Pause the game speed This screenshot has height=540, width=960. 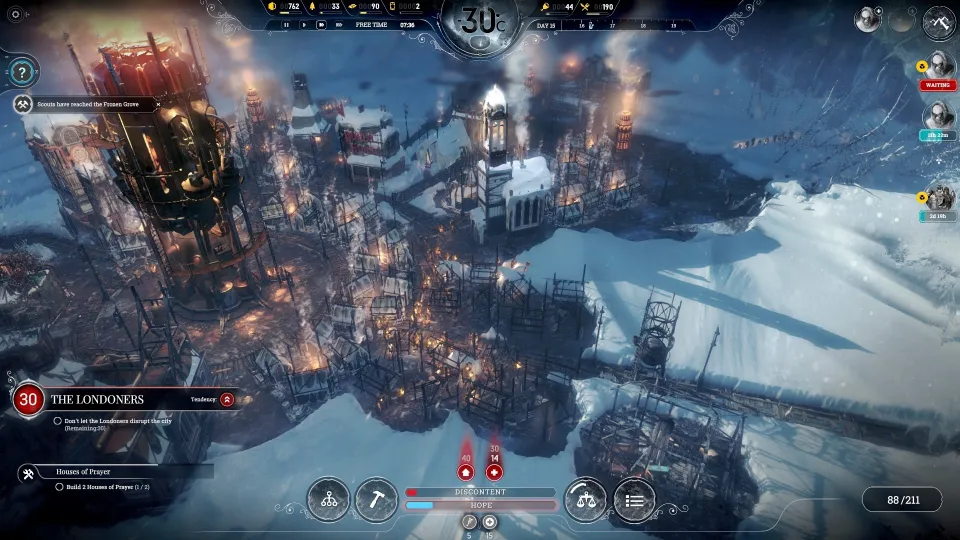pos(287,24)
